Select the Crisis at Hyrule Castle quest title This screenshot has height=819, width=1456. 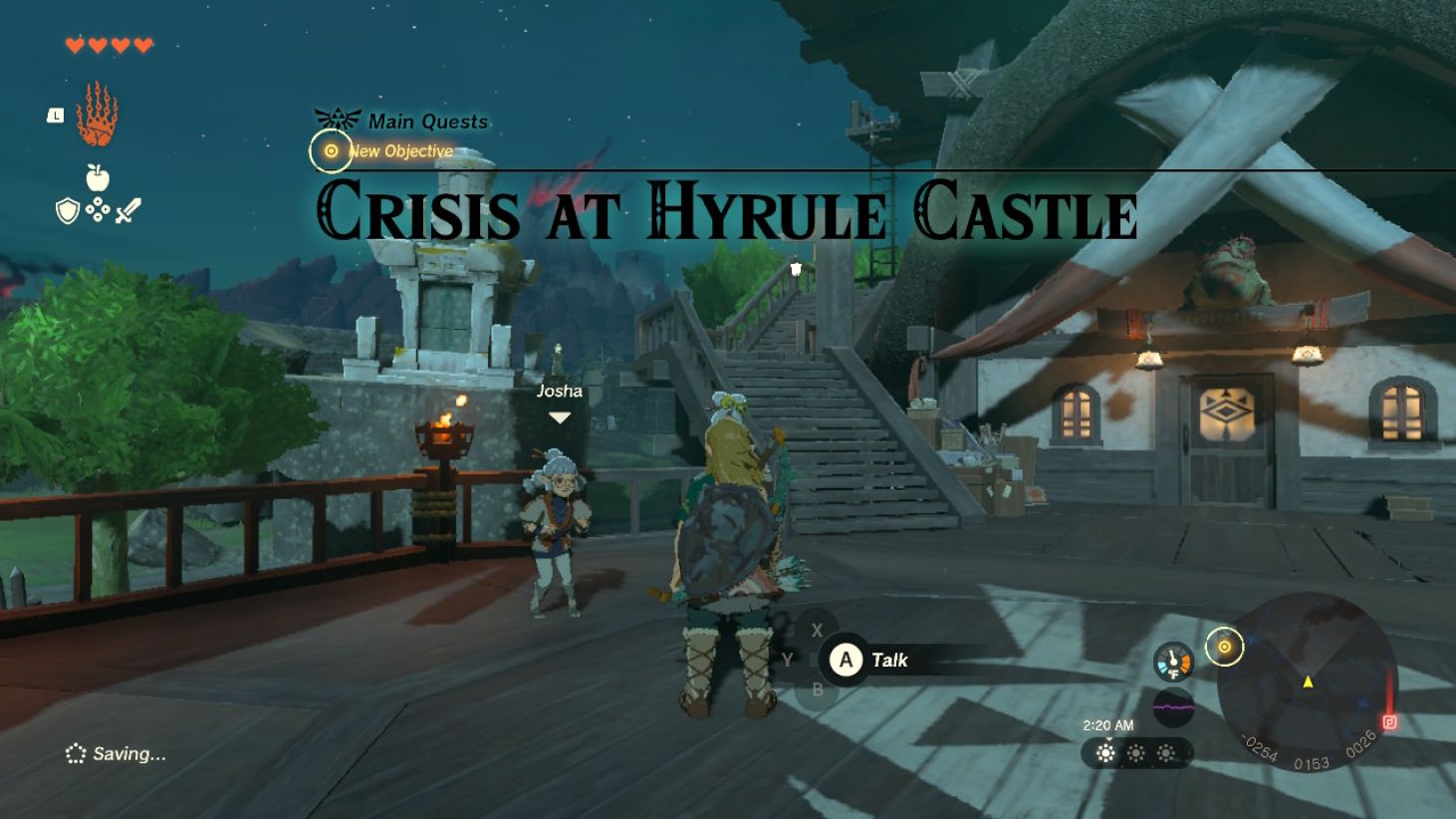click(x=727, y=211)
